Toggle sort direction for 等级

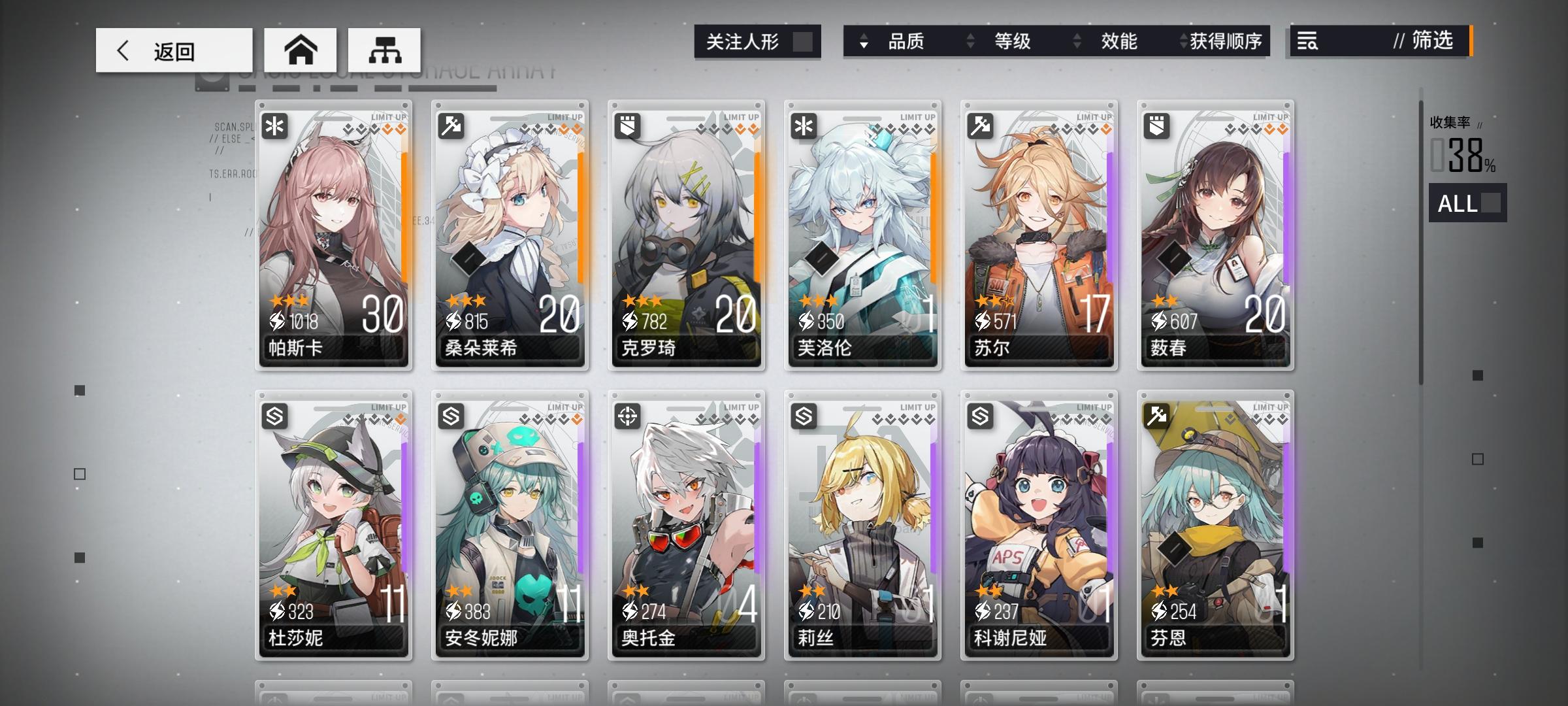[x=971, y=41]
